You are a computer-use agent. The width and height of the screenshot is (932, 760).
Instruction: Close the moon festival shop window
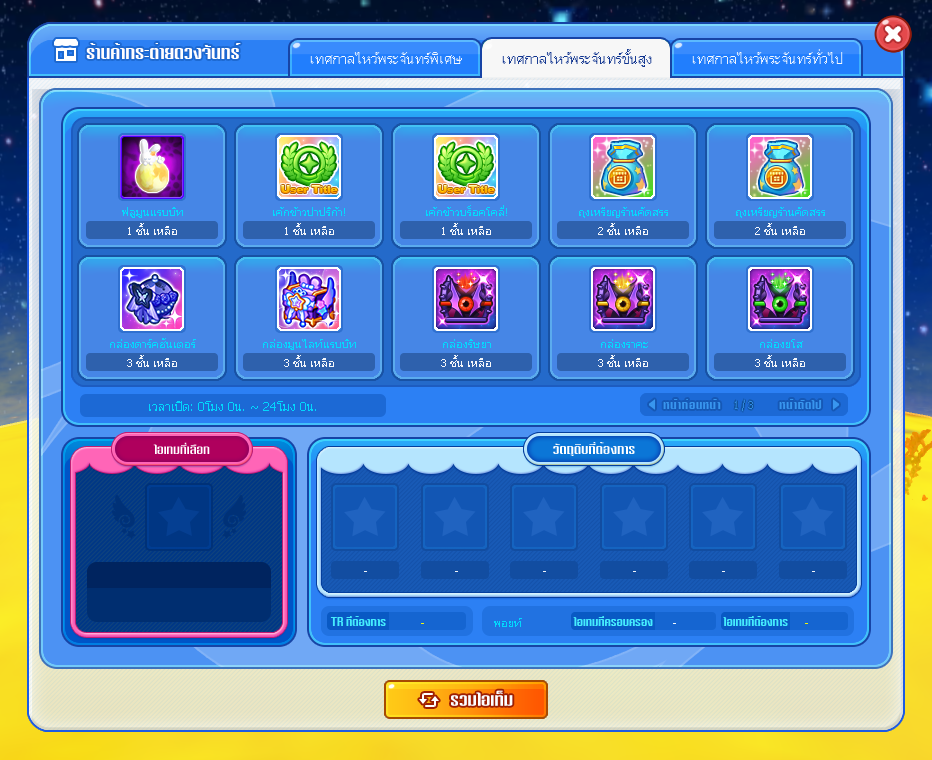point(892,35)
